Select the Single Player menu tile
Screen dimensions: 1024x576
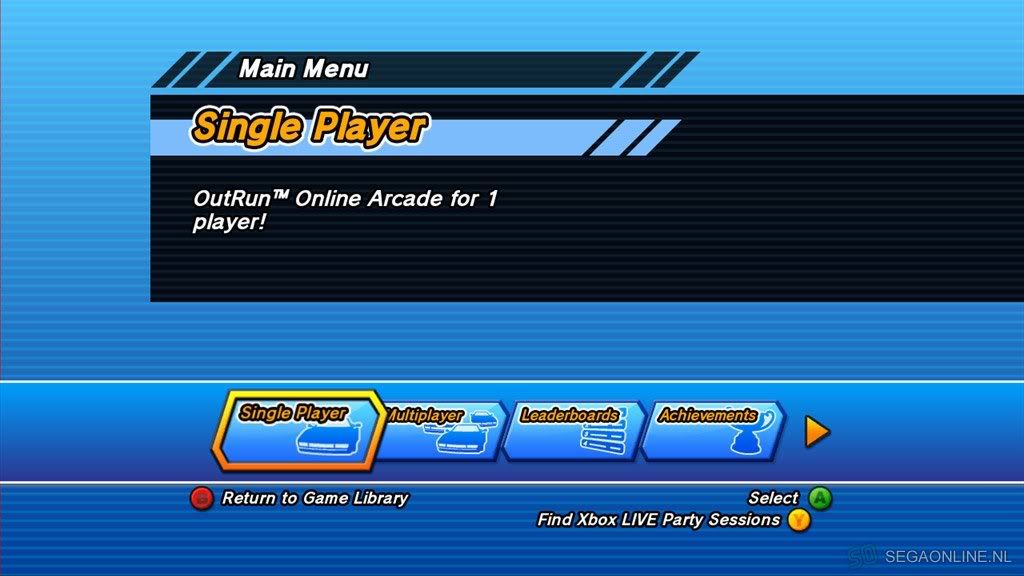coord(297,431)
